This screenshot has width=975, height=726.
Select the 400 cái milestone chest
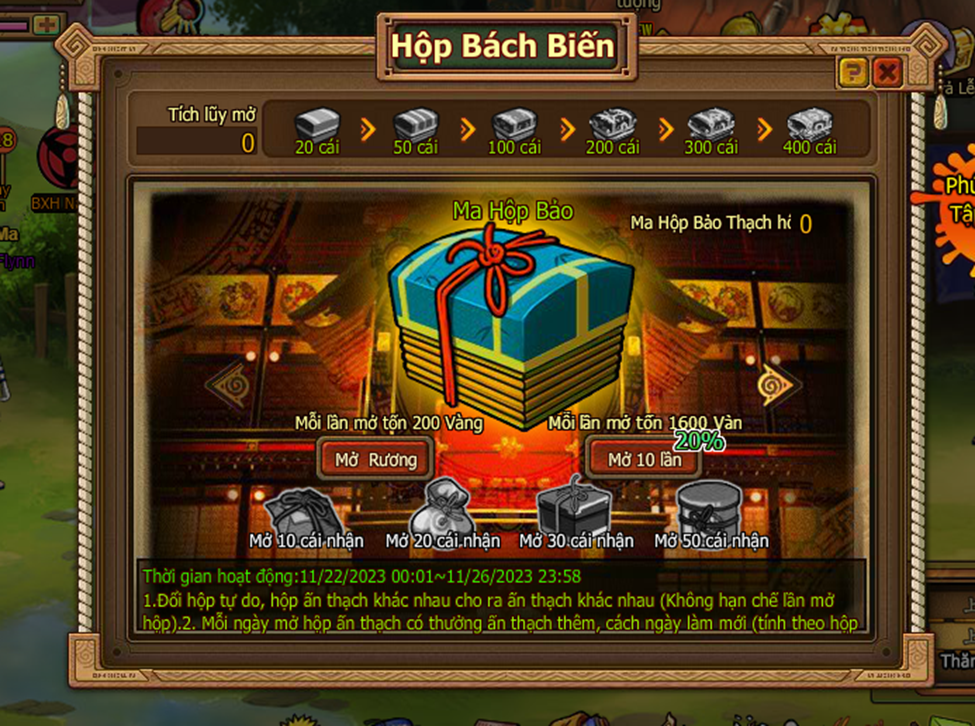(x=809, y=125)
